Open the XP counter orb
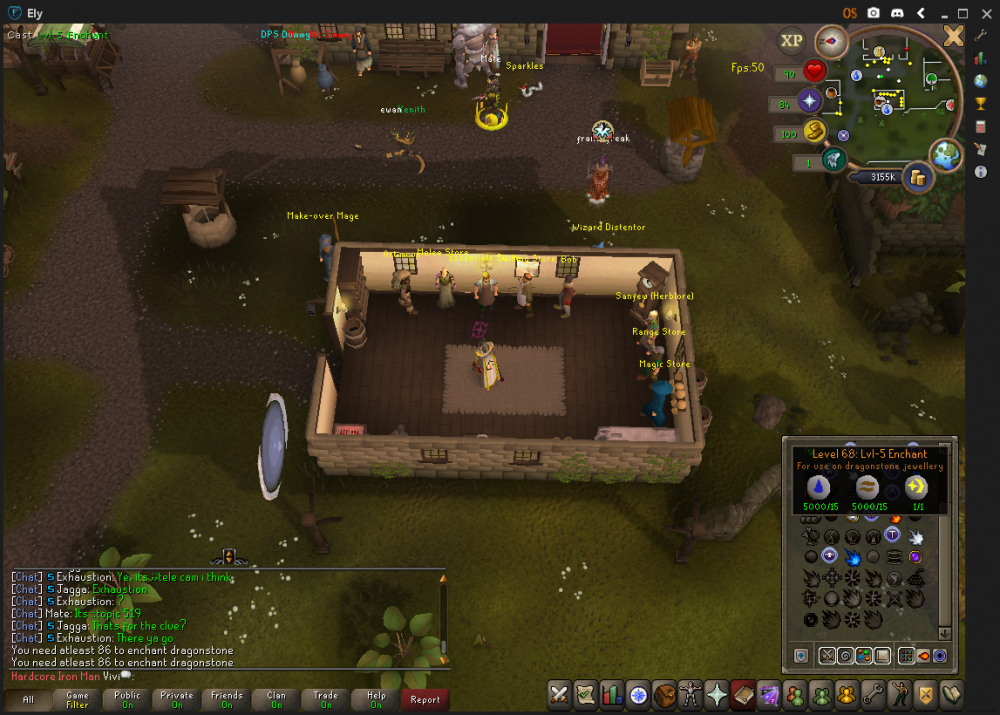 791,41
